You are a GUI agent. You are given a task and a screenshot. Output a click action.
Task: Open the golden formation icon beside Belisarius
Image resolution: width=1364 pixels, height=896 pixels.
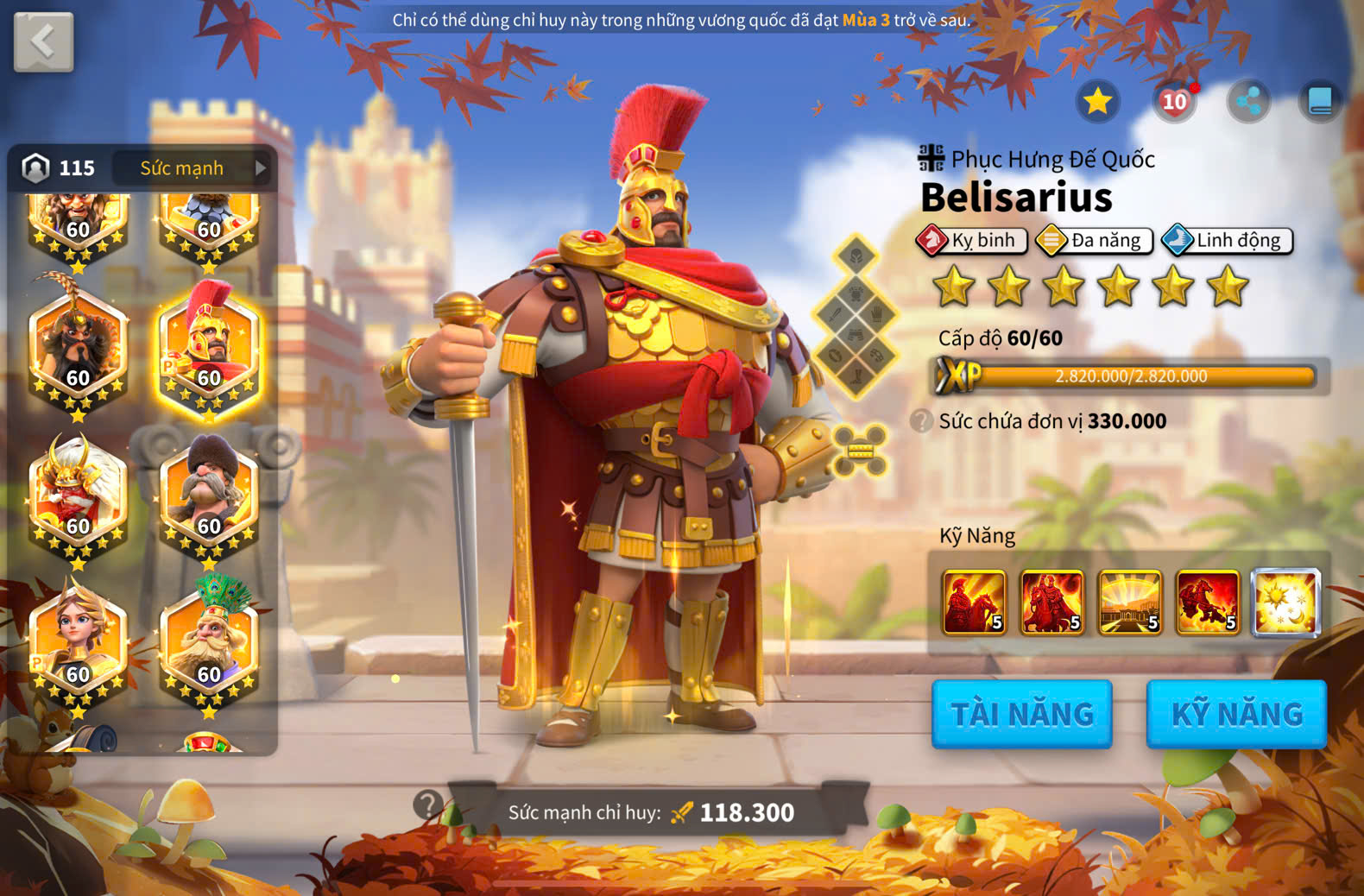pyautogui.click(x=861, y=450)
